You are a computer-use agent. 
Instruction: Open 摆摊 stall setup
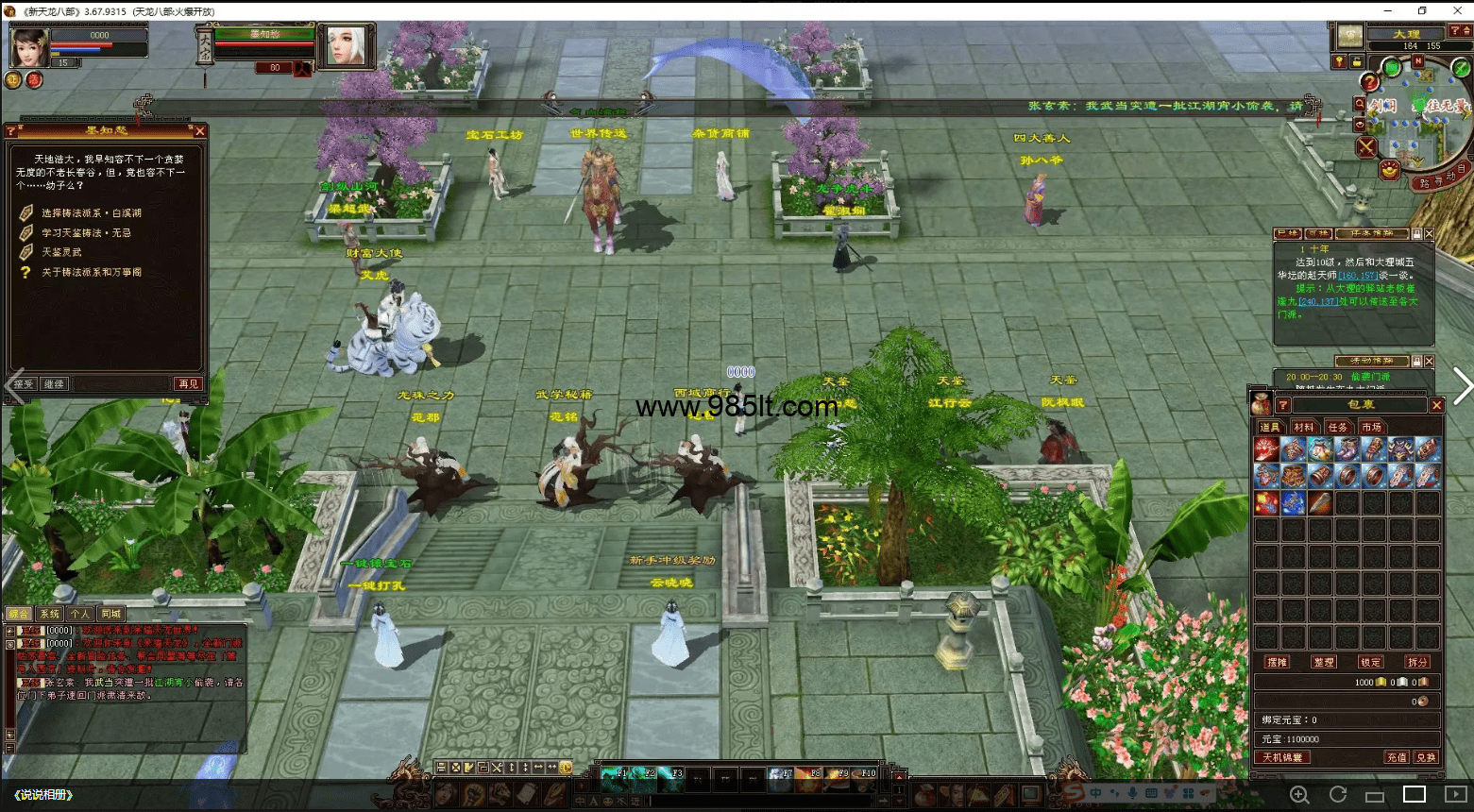(x=1278, y=662)
